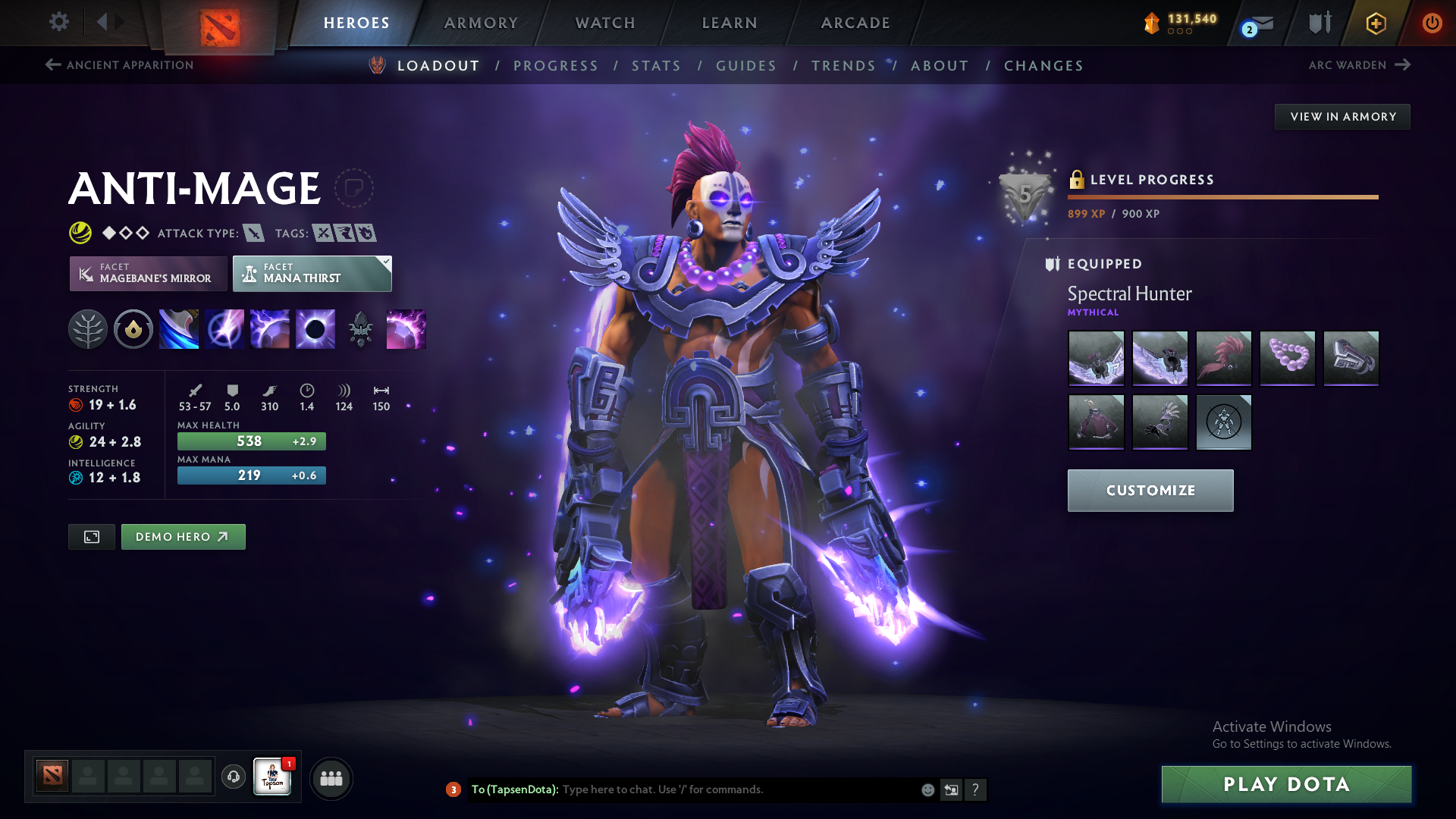Screen dimensions: 1456x819
Task: Select the Mana Void ultimate ability icon
Action: 315,329
